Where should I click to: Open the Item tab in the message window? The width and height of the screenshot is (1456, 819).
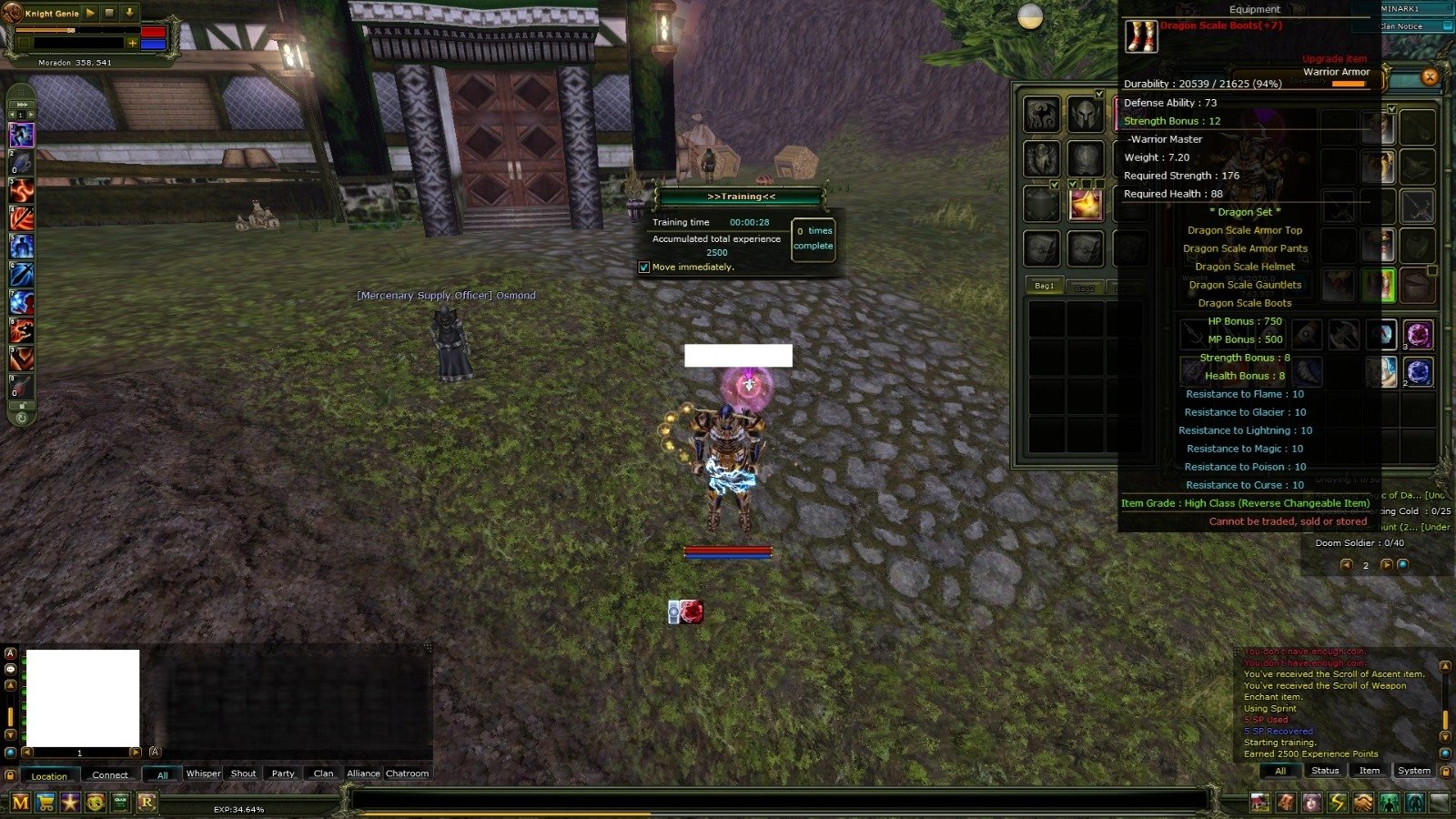[1369, 770]
